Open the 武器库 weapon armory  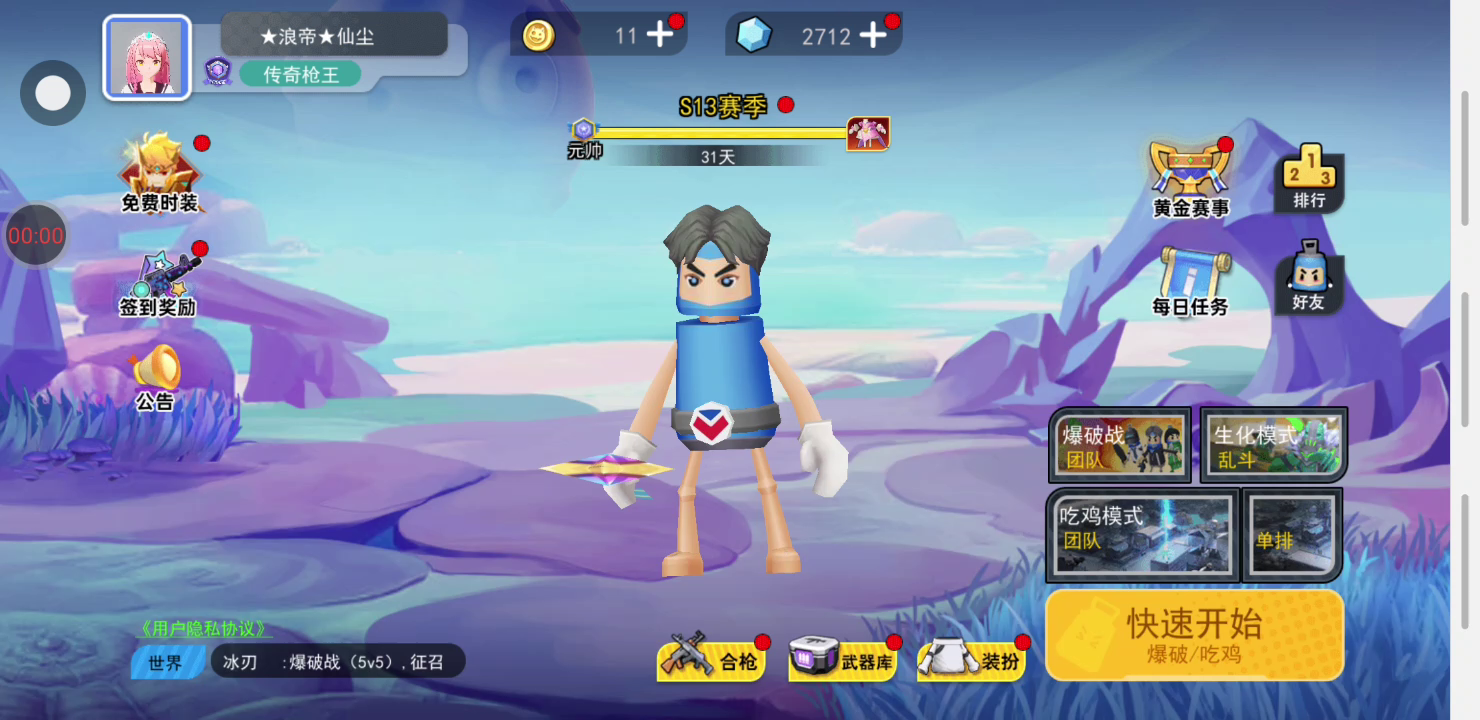842,659
